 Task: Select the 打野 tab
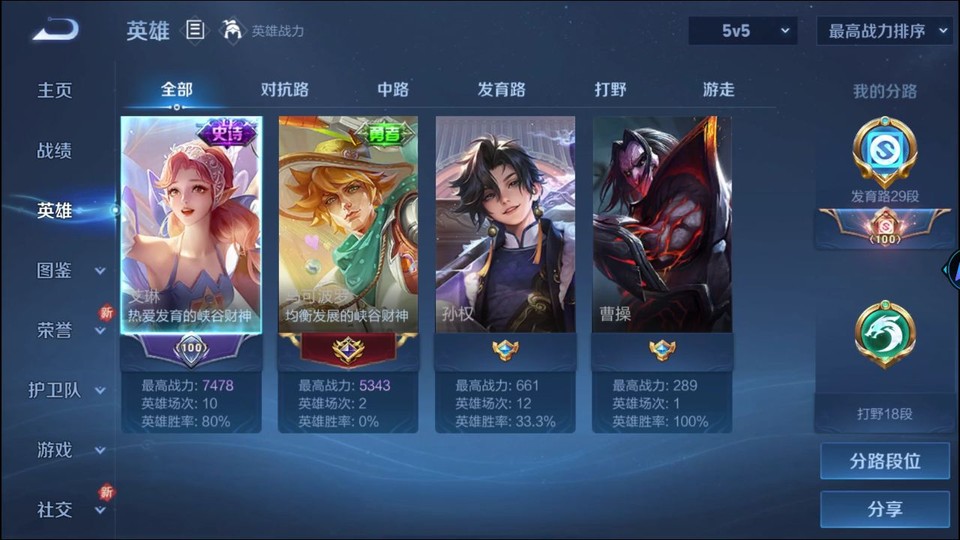pyautogui.click(x=610, y=89)
